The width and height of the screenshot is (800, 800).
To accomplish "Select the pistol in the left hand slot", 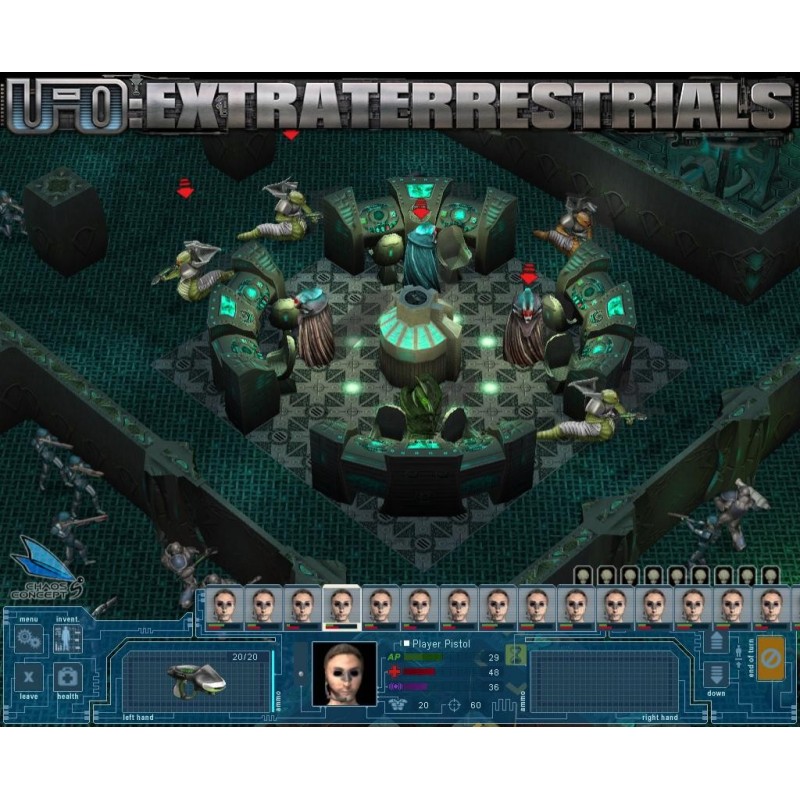I will [x=196, y=677].
